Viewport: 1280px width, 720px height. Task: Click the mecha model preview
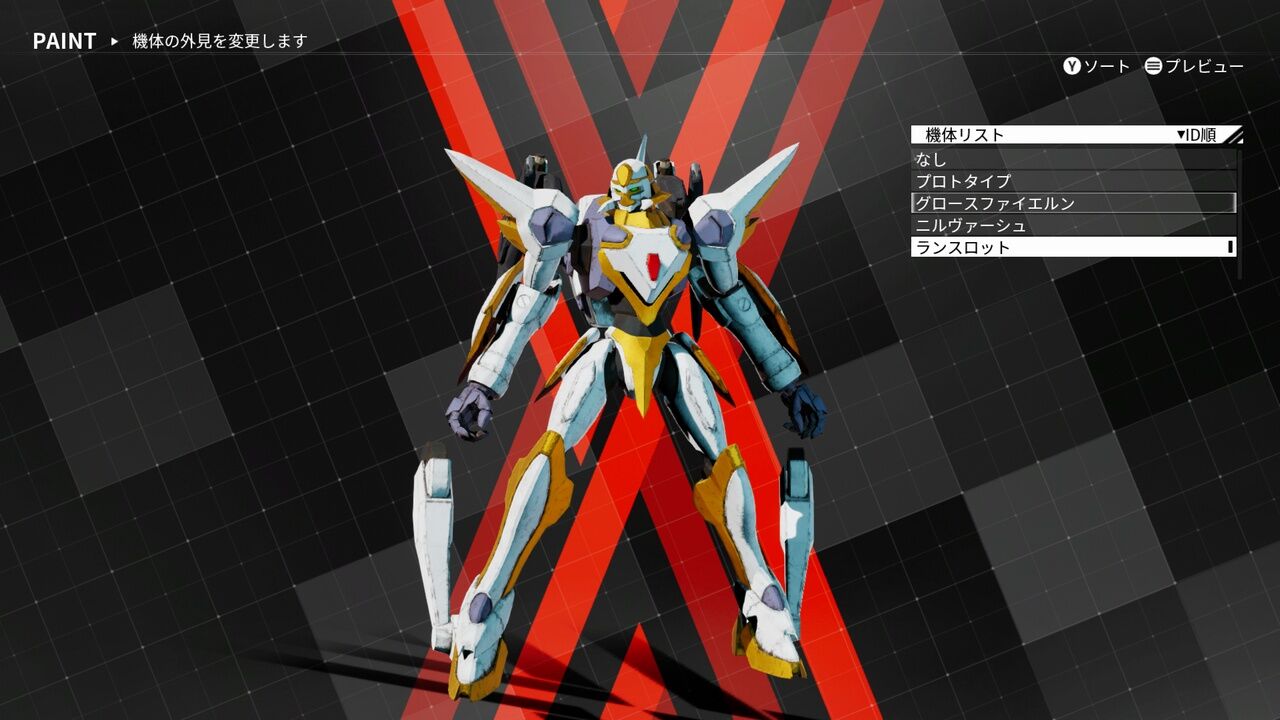(x=620, y=400)
